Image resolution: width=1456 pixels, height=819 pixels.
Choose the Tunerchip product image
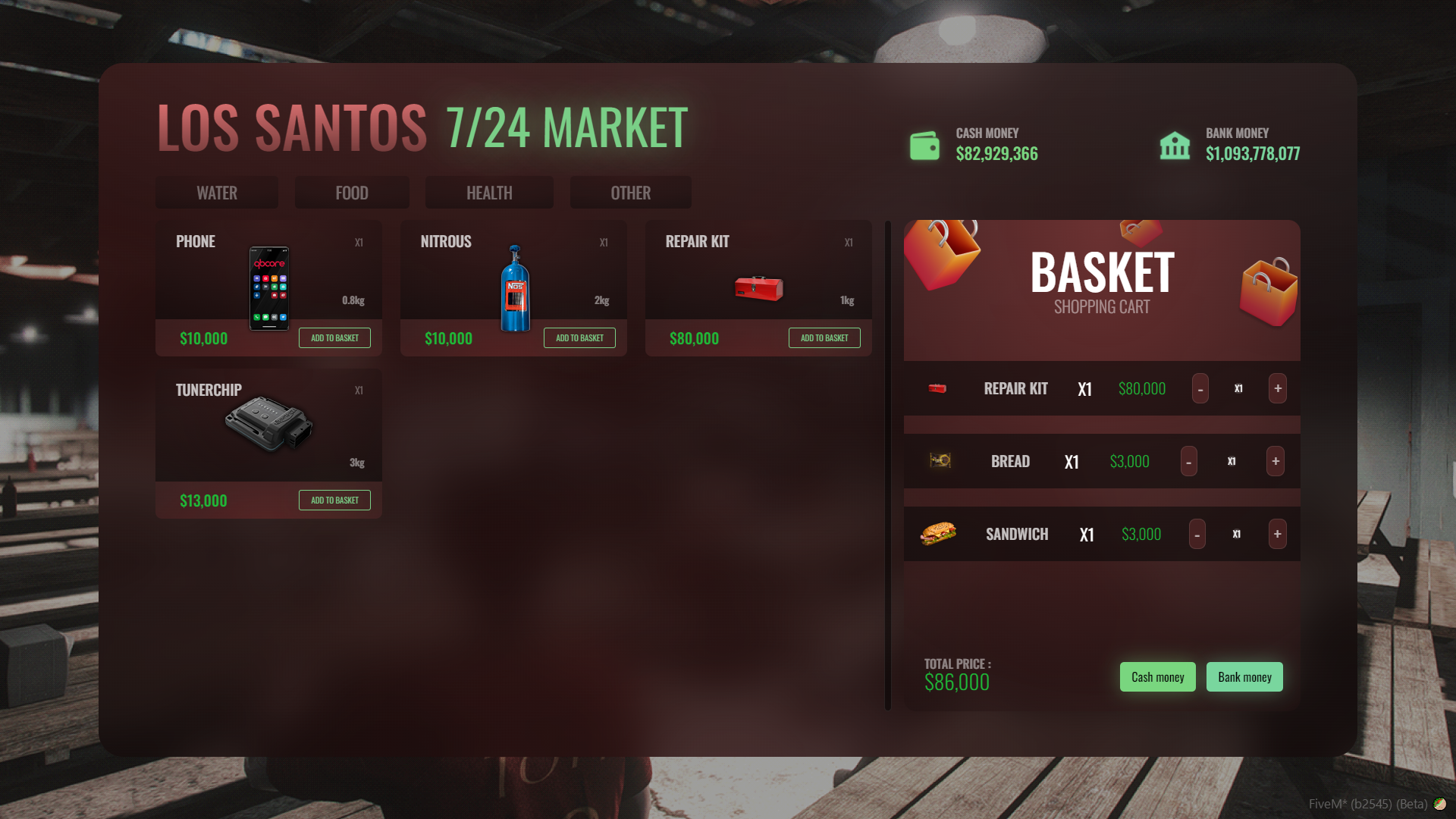pos(268,423)
